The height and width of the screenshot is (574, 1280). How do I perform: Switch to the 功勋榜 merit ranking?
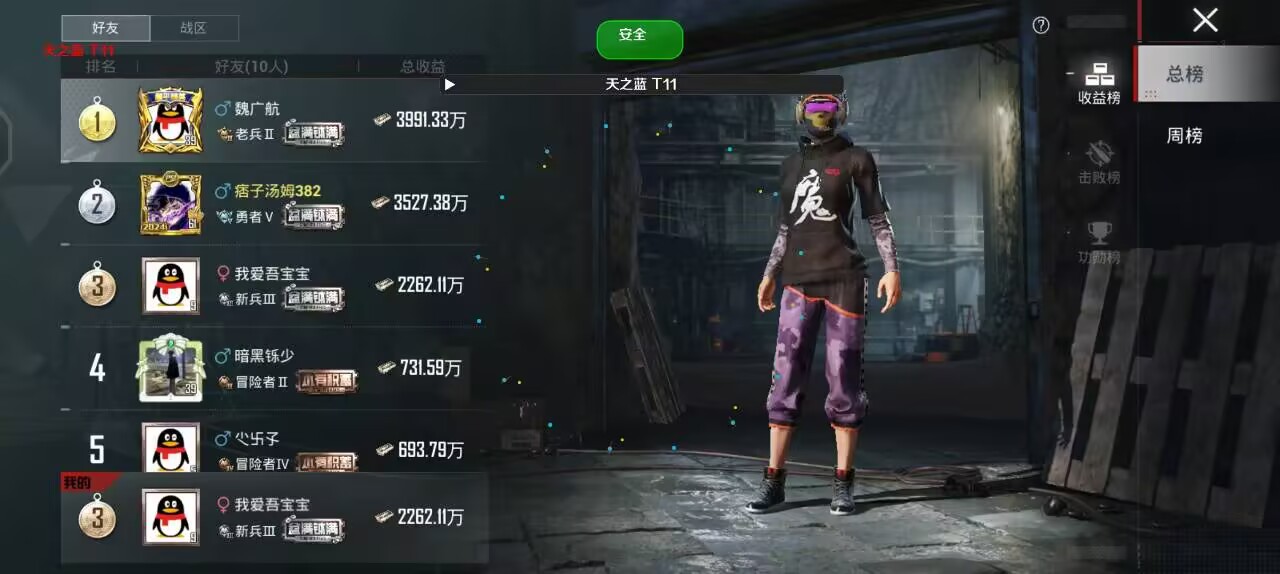[x=1099, y=243]
